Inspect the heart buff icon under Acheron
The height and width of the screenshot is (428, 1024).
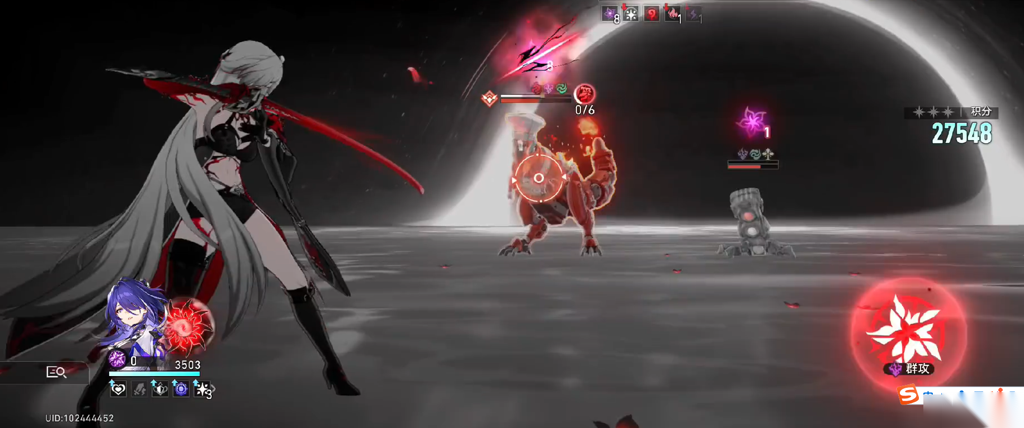coord(118,389)
